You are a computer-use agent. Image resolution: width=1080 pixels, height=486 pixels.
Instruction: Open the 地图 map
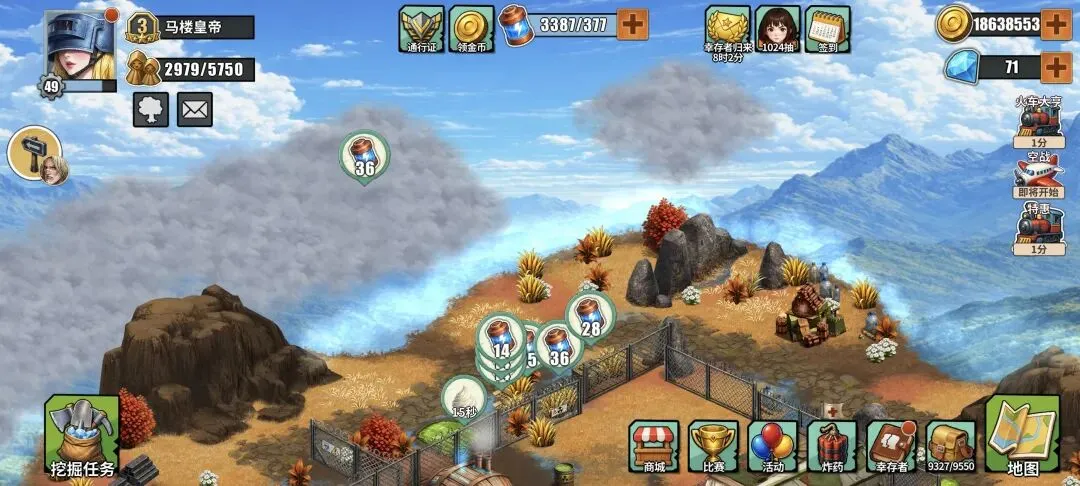coord(1022,436)
